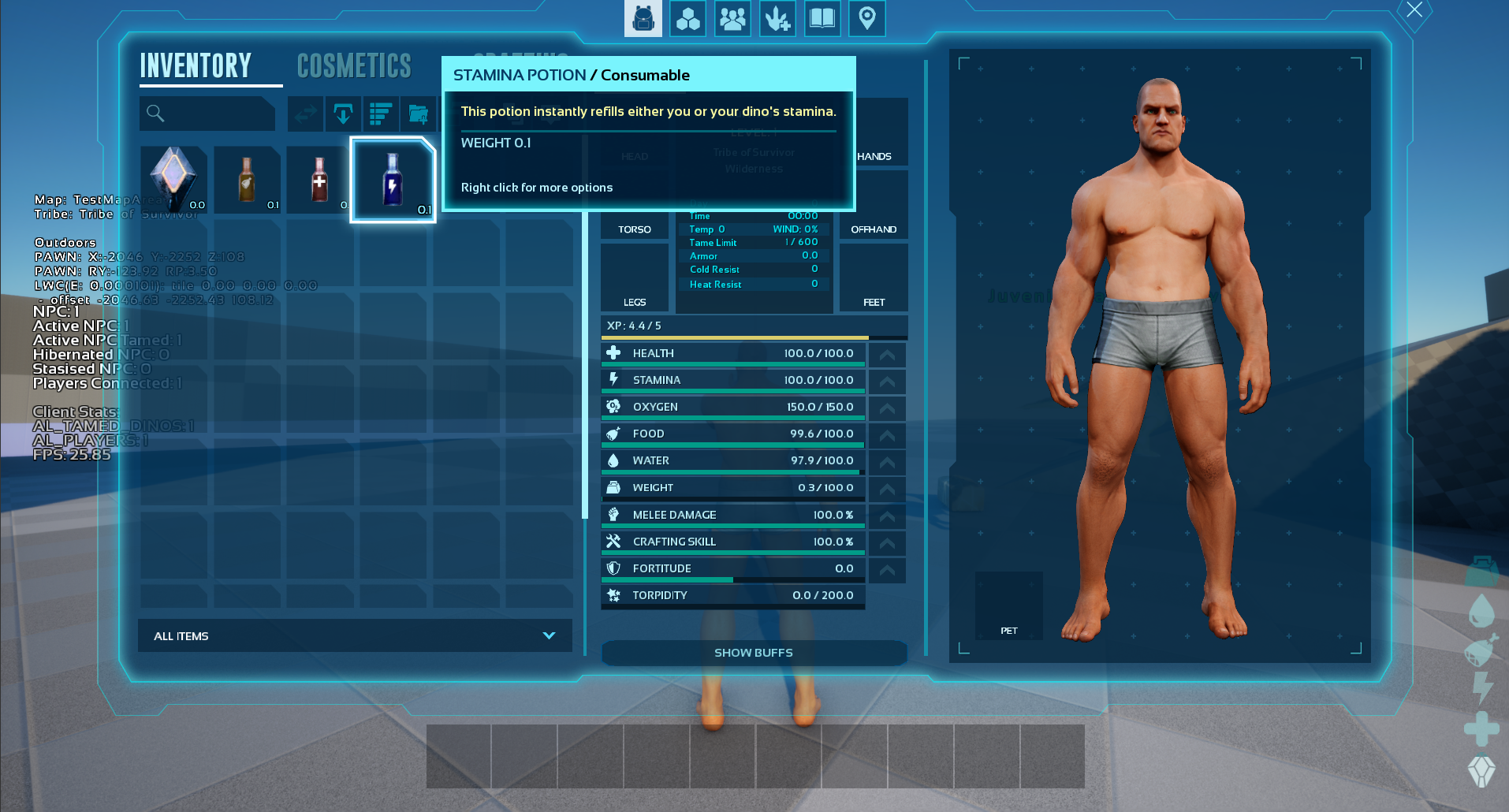The height and width of the screenshot is (812, 1509).
Task: Click the sort items toolbar button
Action: point(381,114)
